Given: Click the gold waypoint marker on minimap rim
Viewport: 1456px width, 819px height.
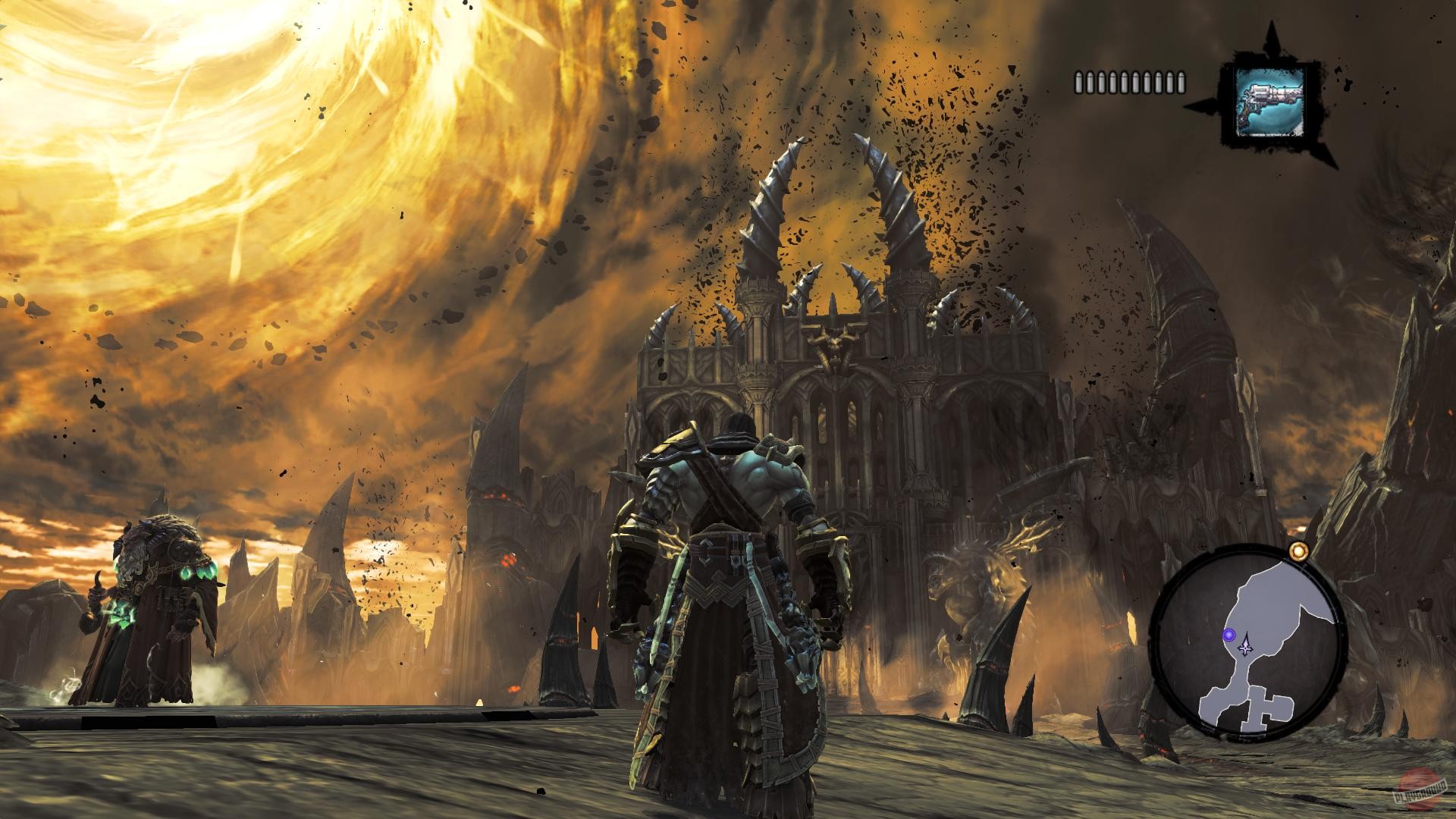Looking at the screenshot, I should pos(1299,551).
